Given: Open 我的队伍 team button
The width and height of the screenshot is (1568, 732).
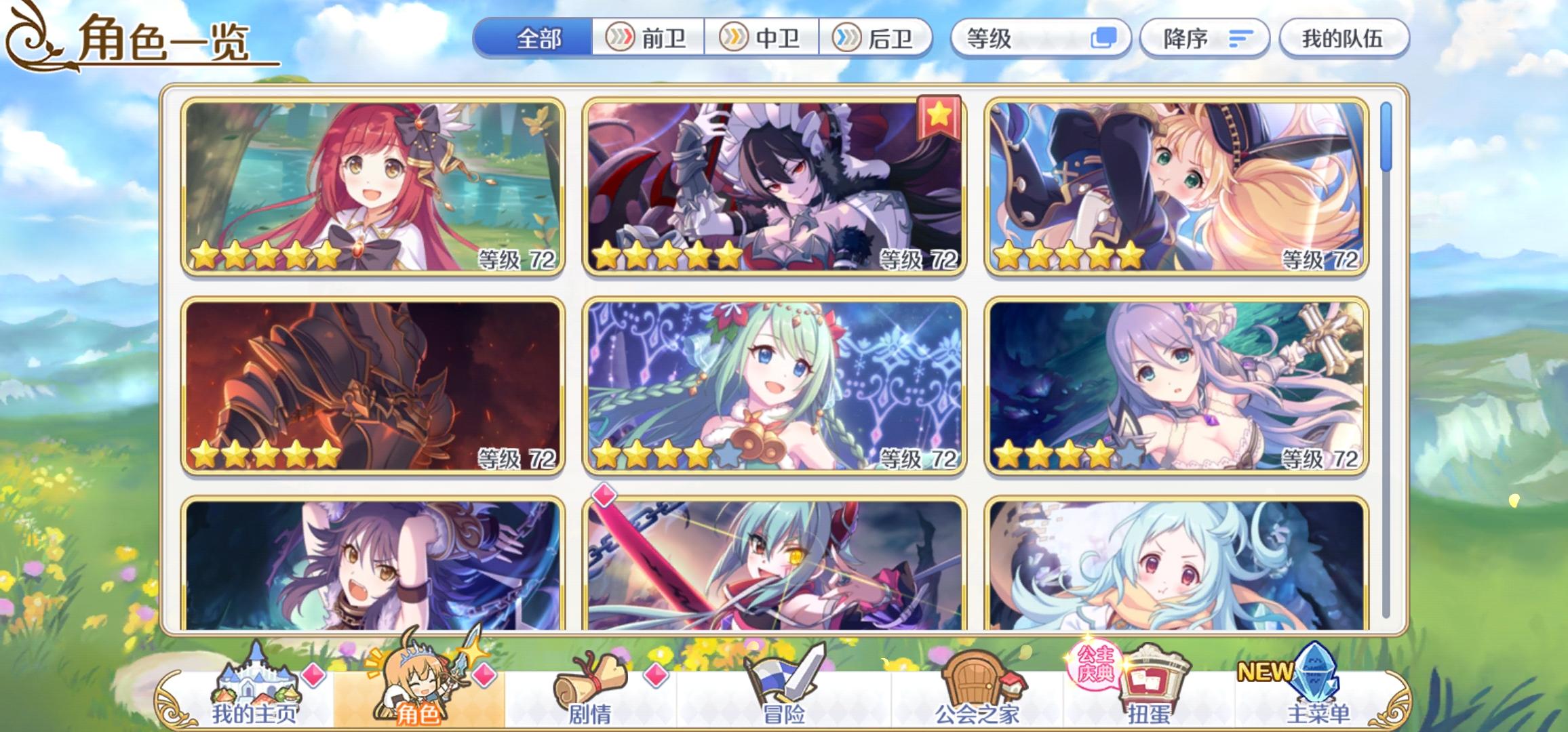Looking at the screenshot, I should 1344,39.
